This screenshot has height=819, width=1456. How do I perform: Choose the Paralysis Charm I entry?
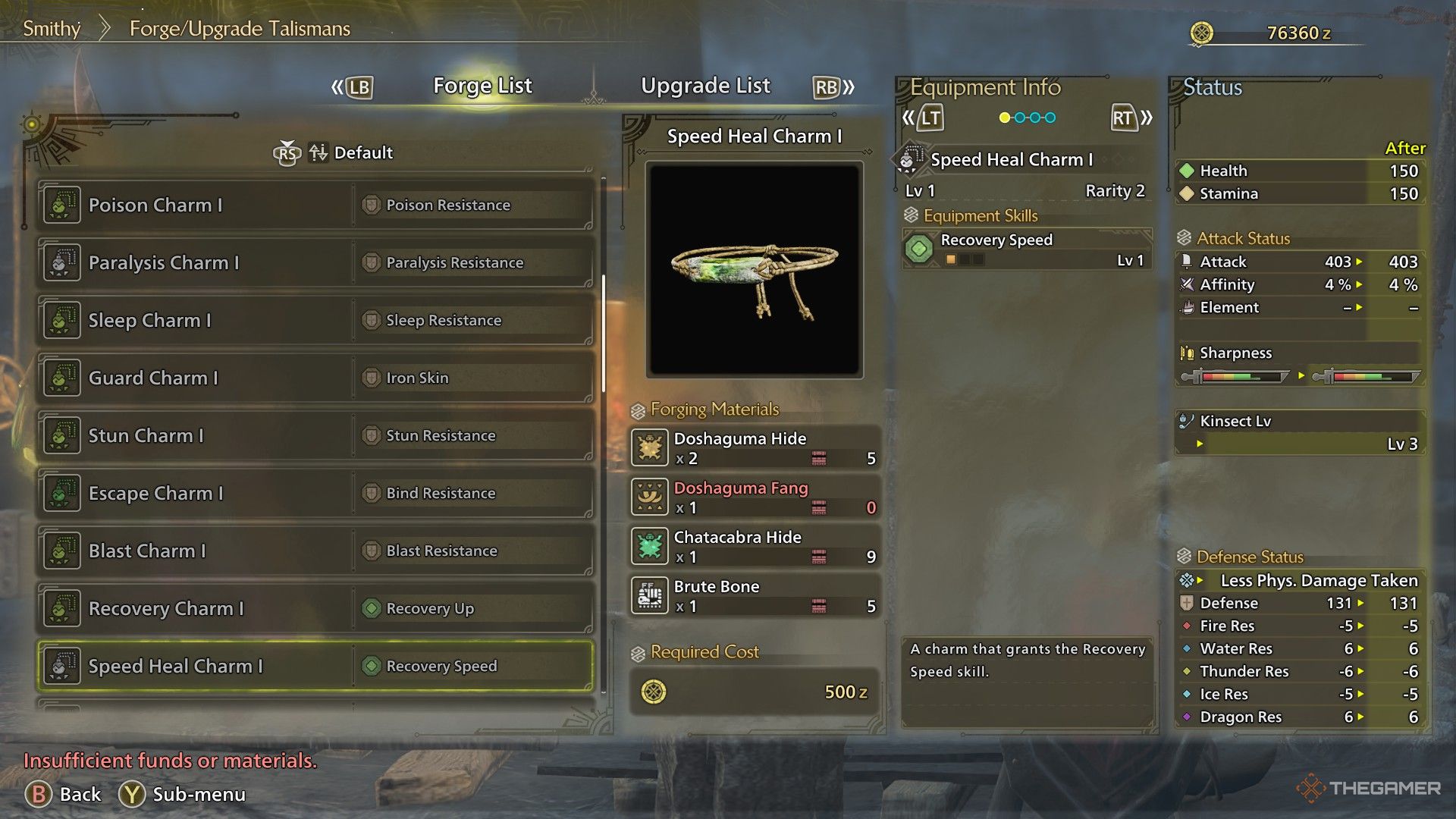coord(315,262)
